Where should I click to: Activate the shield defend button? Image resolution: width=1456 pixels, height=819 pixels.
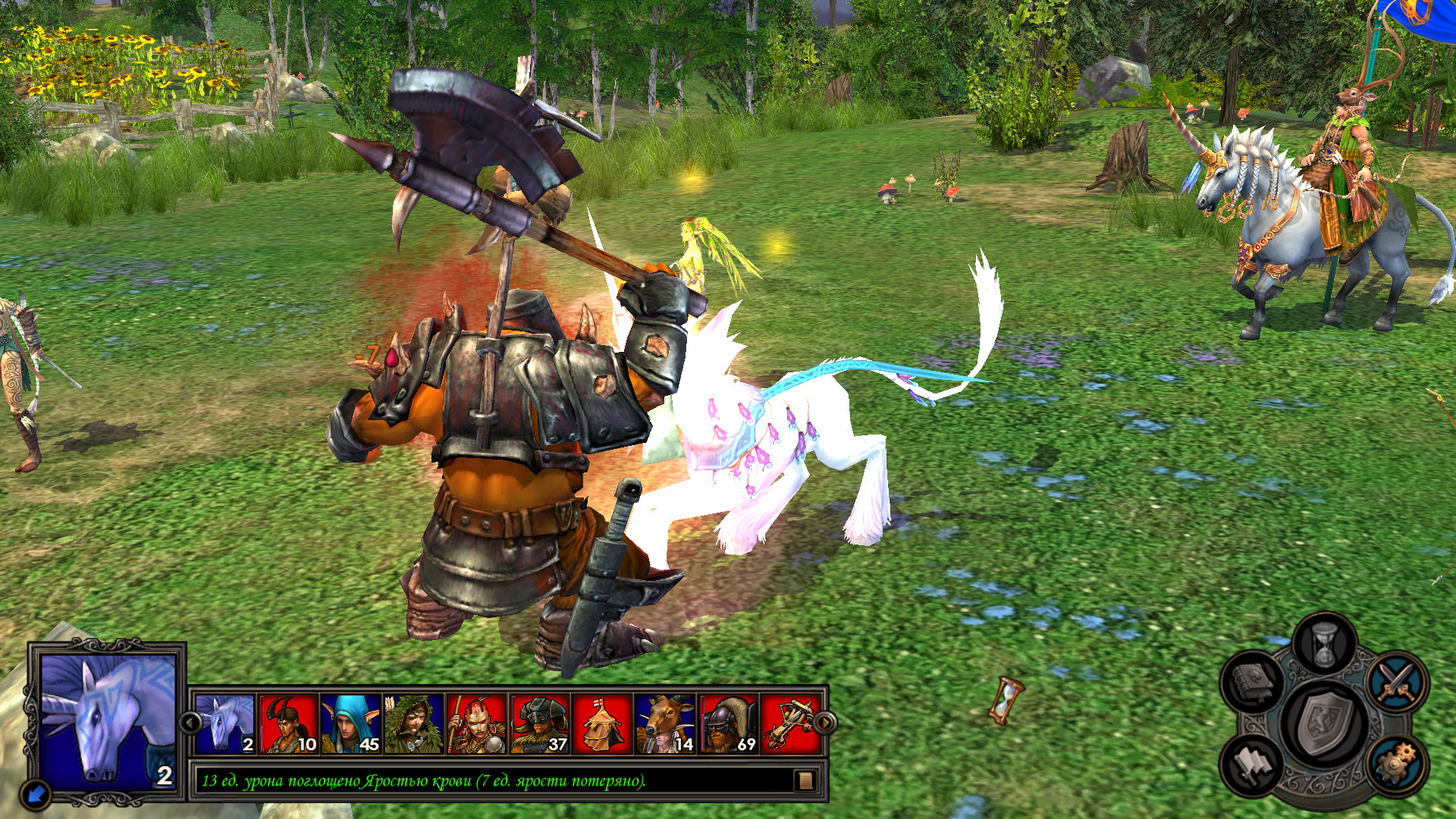click(x=1324, y=723)
